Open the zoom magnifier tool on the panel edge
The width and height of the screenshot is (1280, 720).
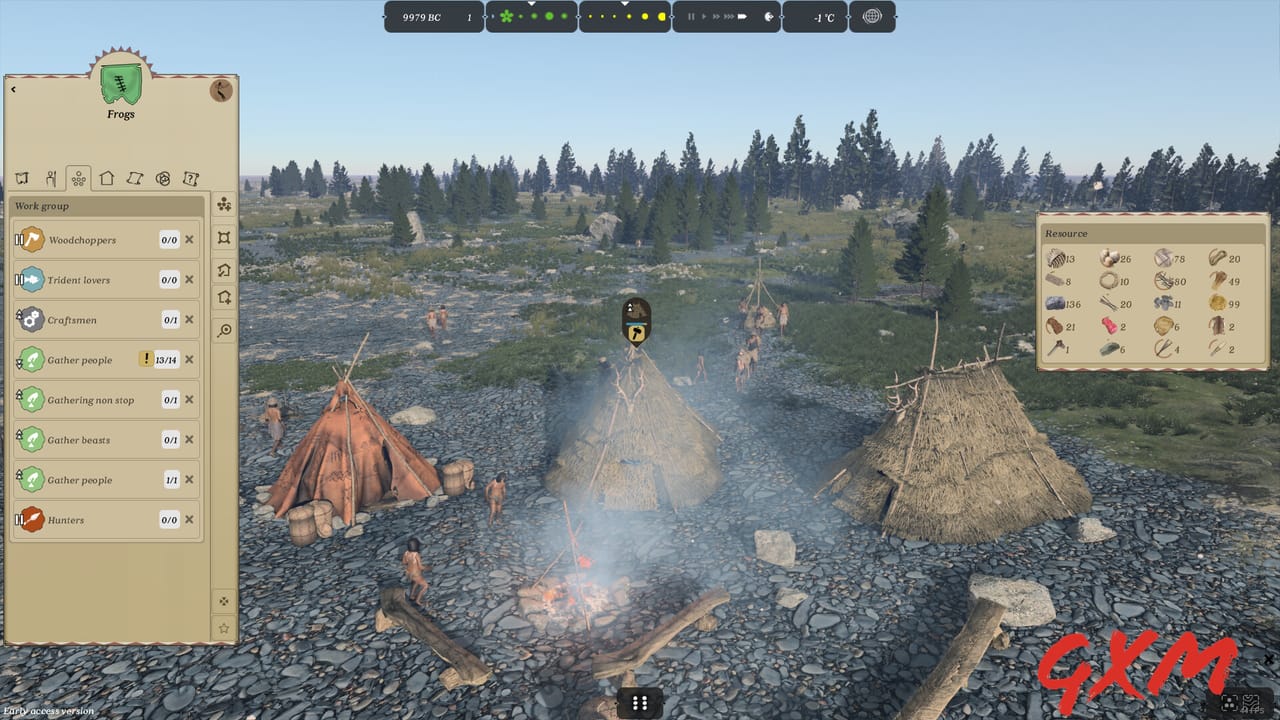coord(223,330)
